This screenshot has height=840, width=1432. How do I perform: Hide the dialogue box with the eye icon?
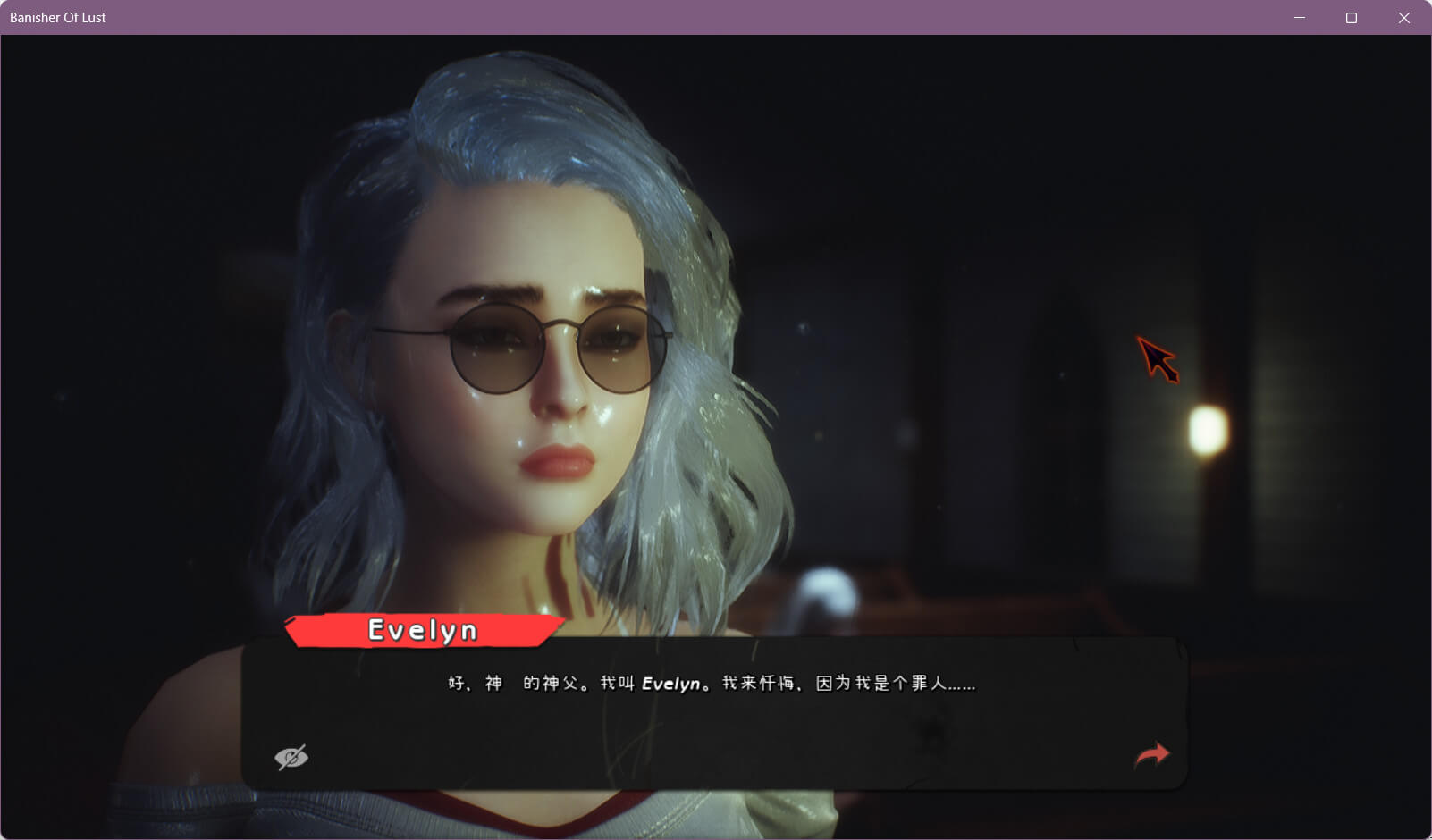(x=291, y=758)
